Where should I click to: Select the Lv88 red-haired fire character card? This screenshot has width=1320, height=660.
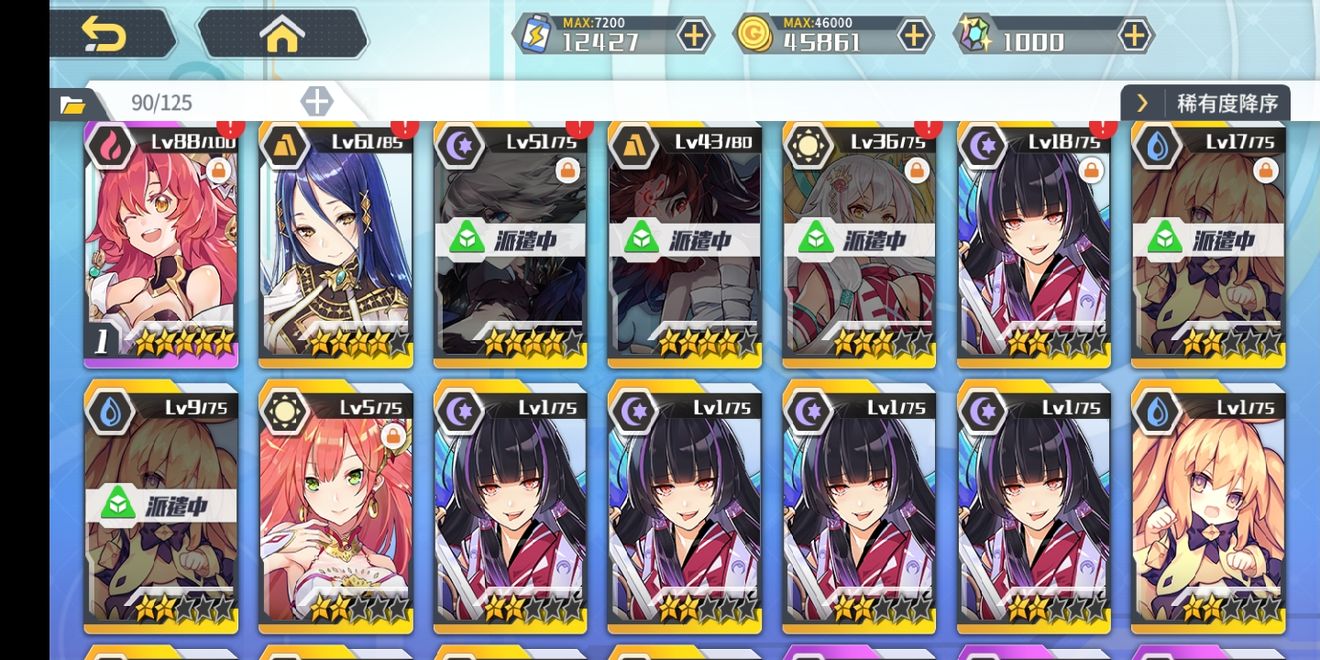161,245
